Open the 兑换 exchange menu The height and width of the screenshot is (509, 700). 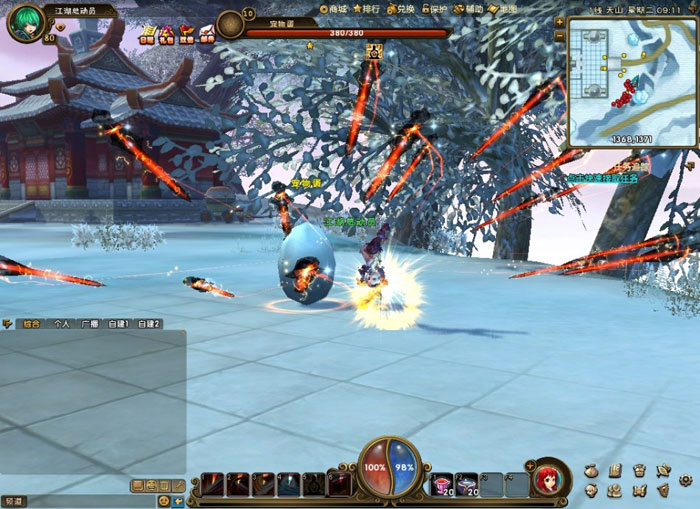point(401,8)
